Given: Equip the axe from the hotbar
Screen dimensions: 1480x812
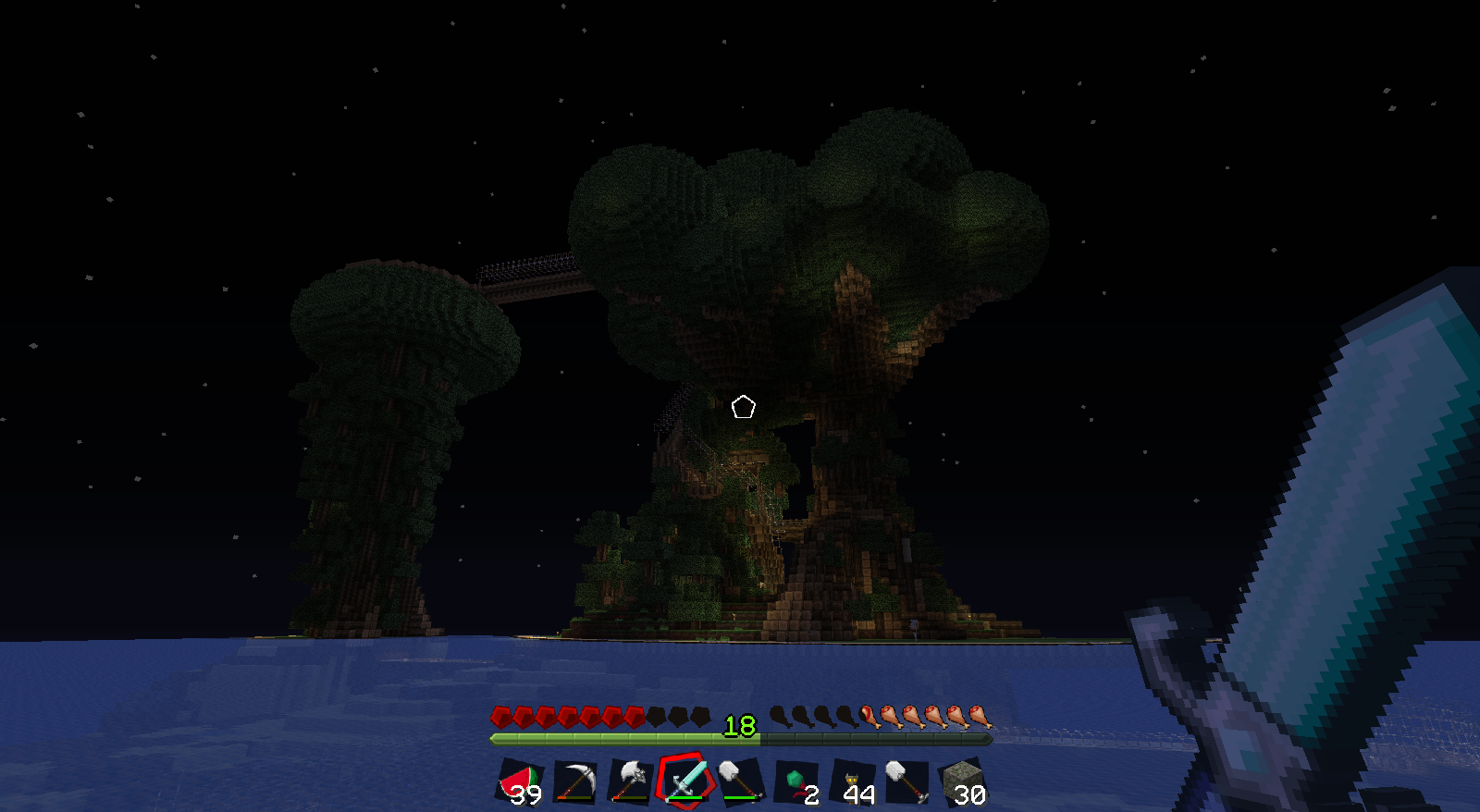Looking at the screenshot, I should 631,782.
